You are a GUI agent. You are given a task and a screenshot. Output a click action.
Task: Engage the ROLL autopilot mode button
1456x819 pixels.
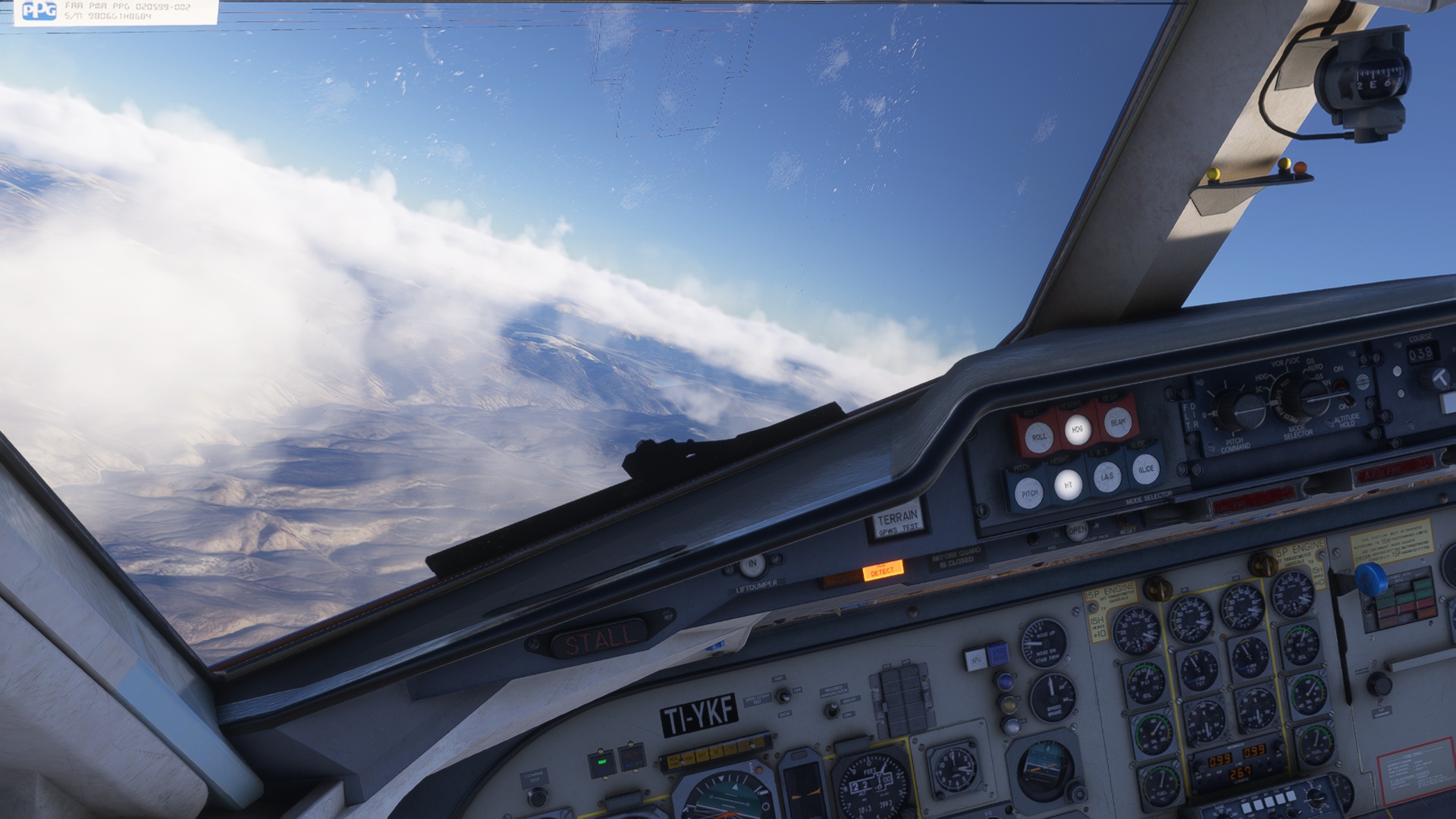pyautogui.click(x=1039, y=437)
